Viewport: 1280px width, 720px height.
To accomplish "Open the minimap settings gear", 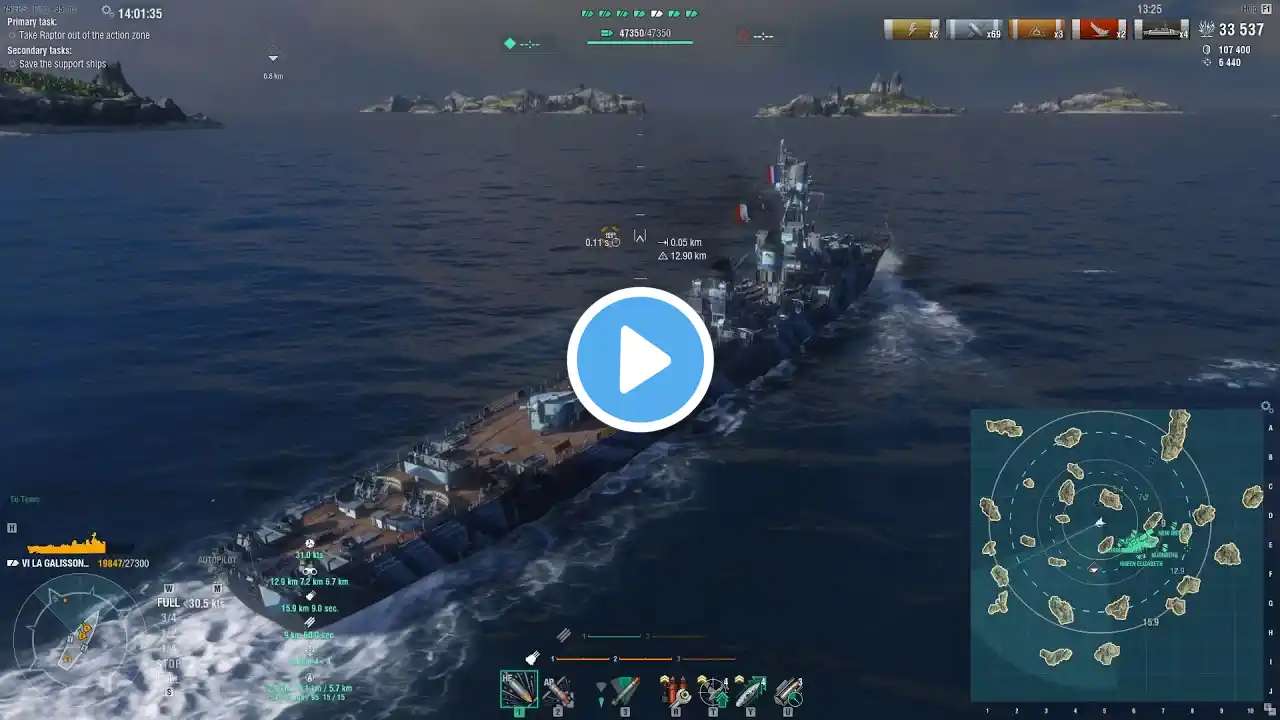I will click(1266, 407).
